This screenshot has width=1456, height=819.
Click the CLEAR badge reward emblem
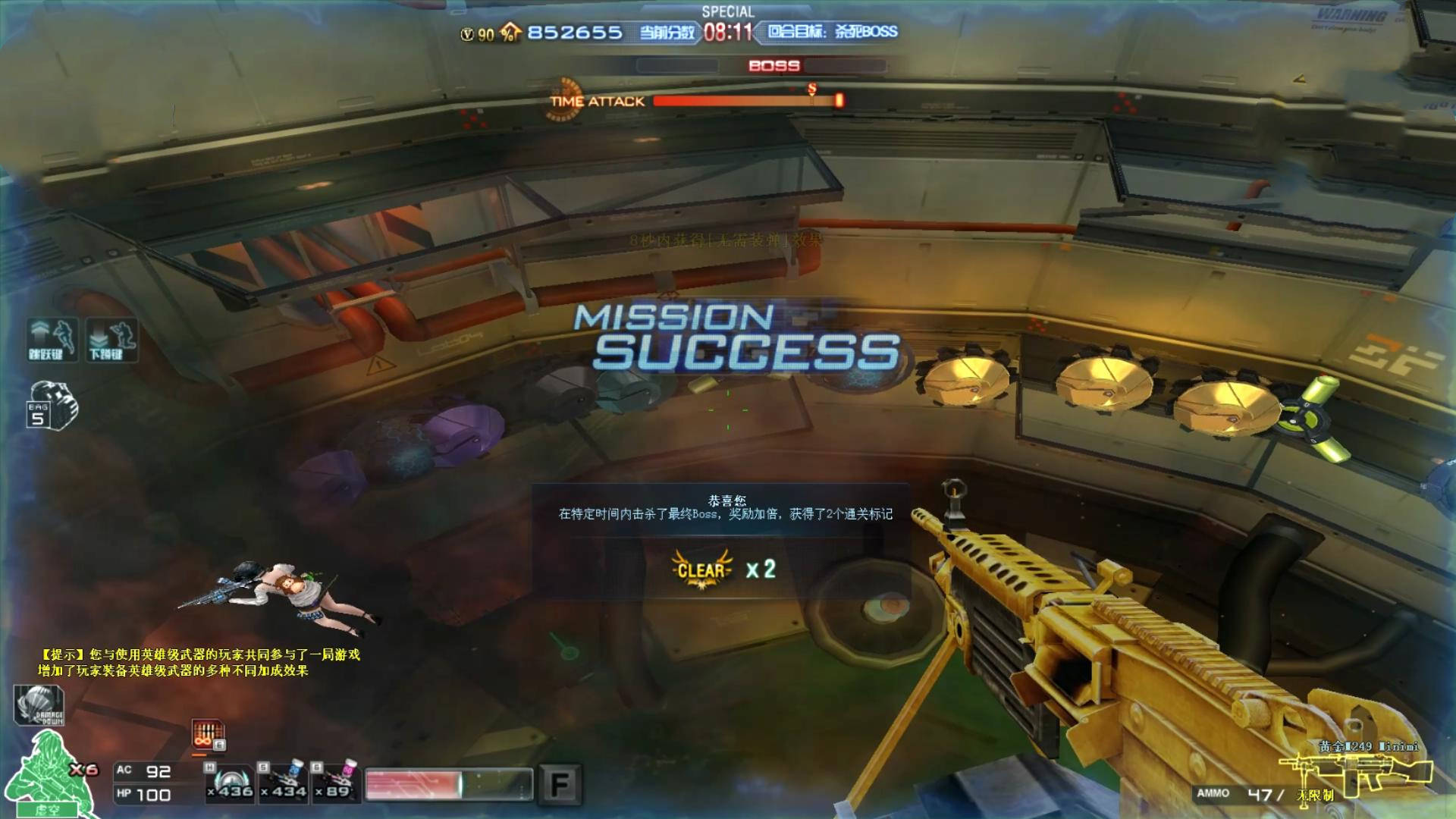pos(701,570)
